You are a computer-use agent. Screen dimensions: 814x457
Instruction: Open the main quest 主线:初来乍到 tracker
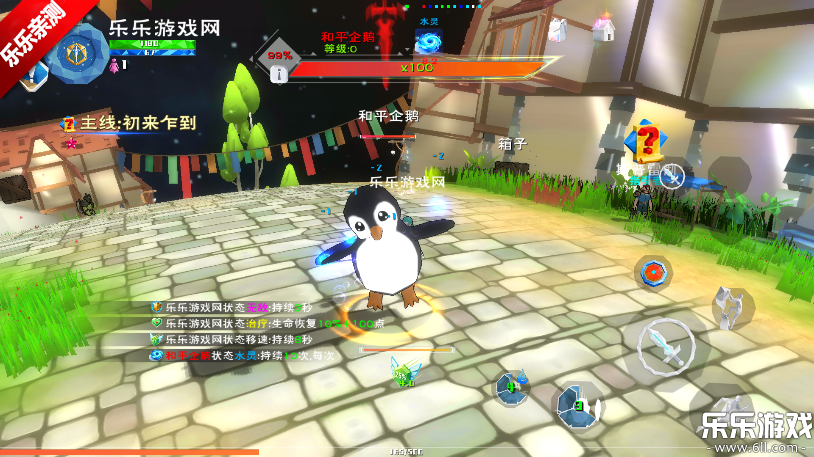pos(130,124)
